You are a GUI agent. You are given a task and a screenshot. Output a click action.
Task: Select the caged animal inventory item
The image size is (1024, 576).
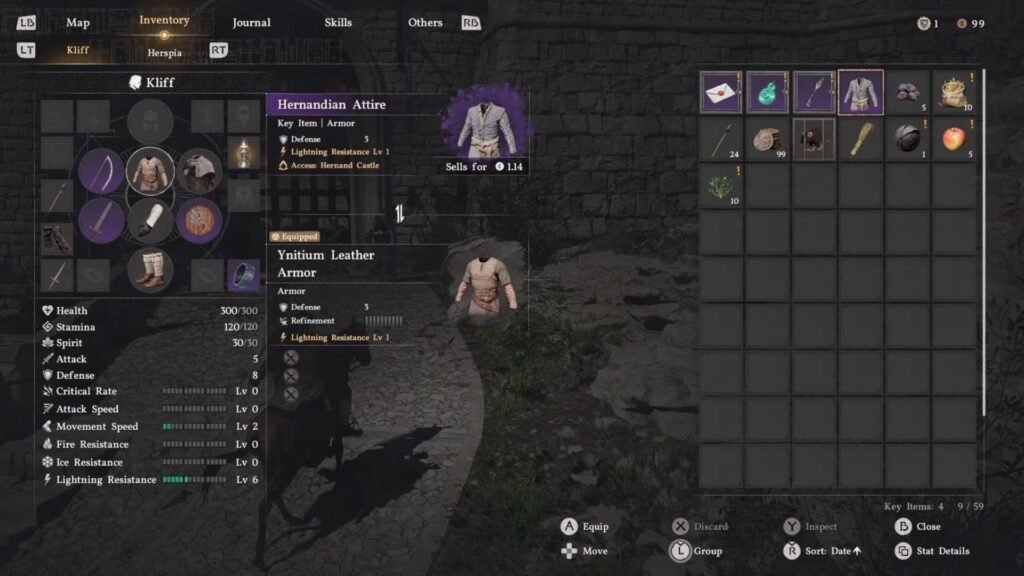tap(814, 139)
